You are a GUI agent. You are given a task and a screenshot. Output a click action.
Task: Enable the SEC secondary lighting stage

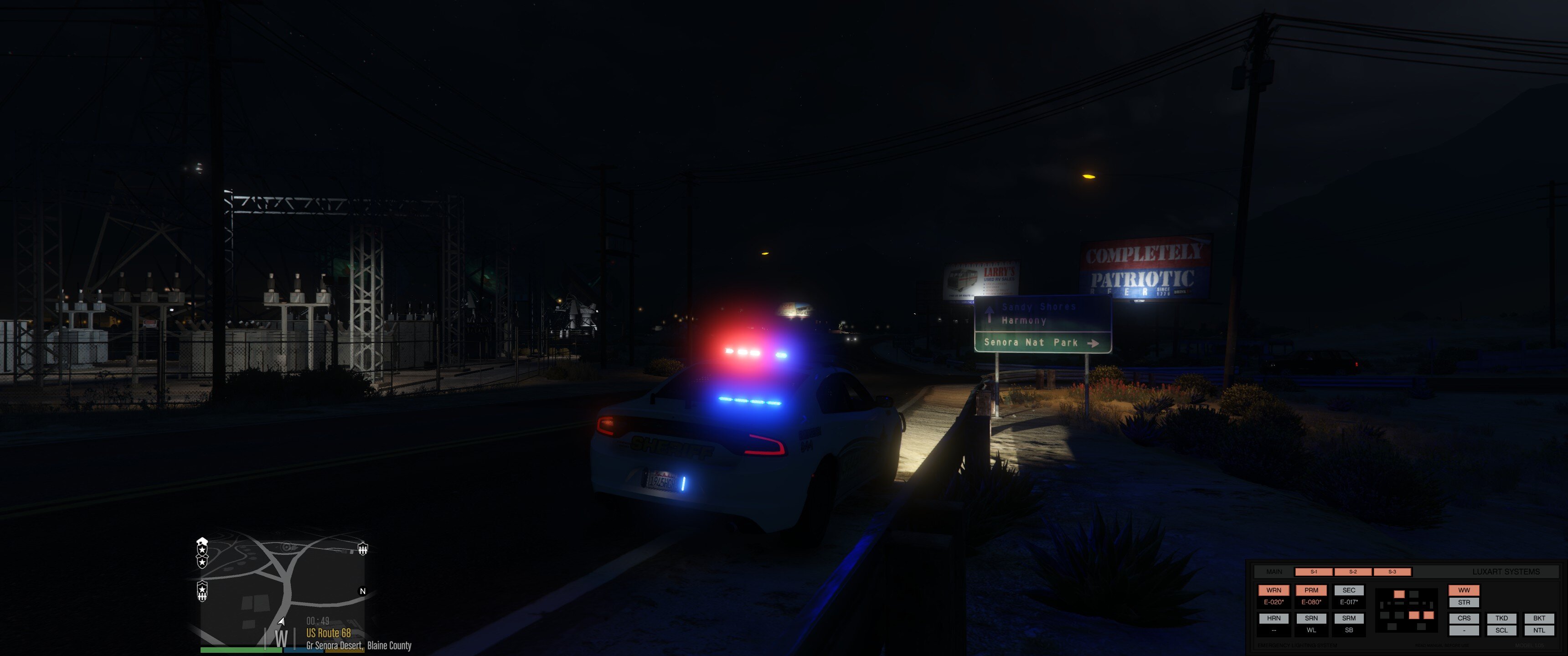pos(1350,590)
